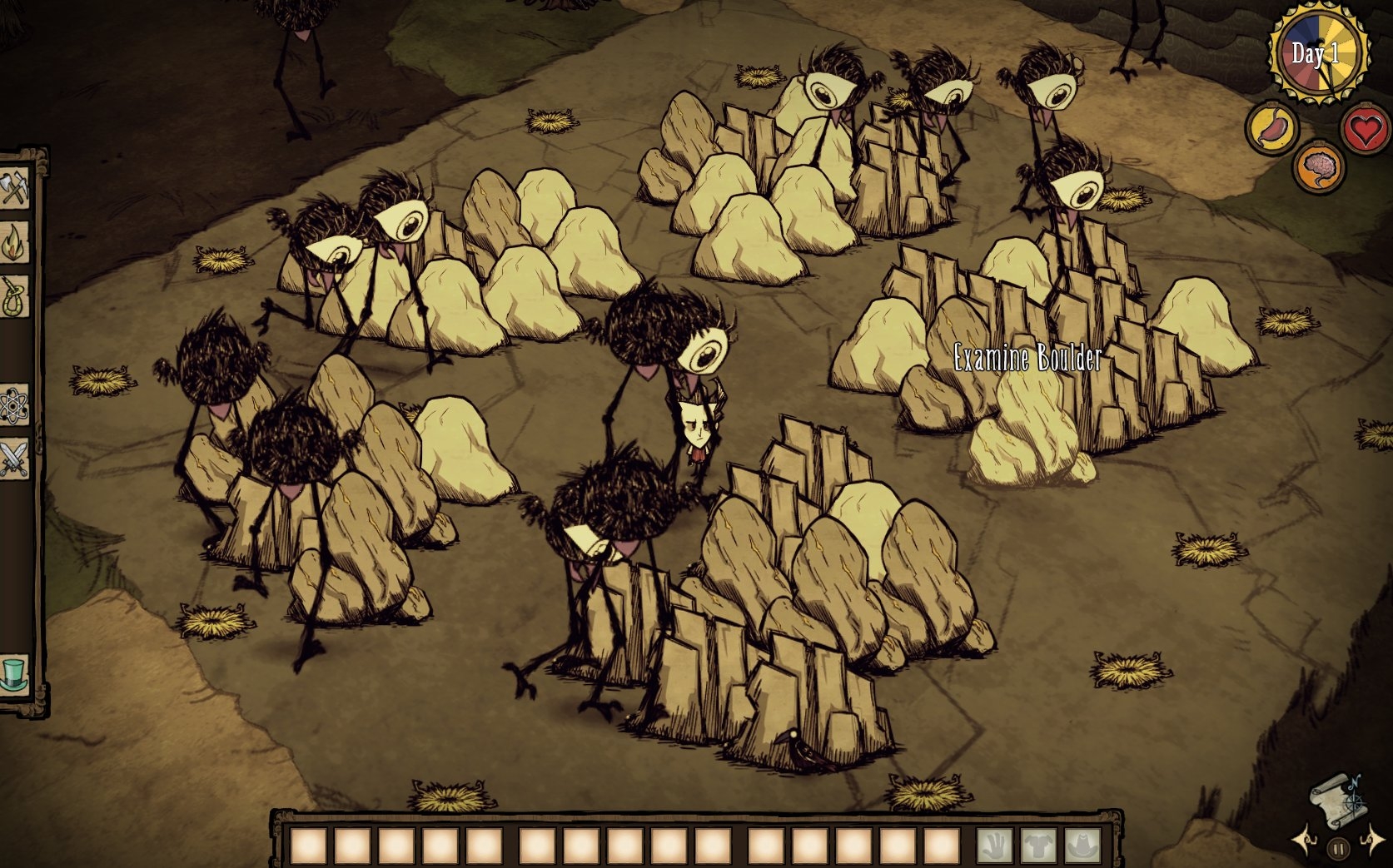Open the crossed swords Fight tab
The image size is (1393, 868).
(x=14, y=458)
